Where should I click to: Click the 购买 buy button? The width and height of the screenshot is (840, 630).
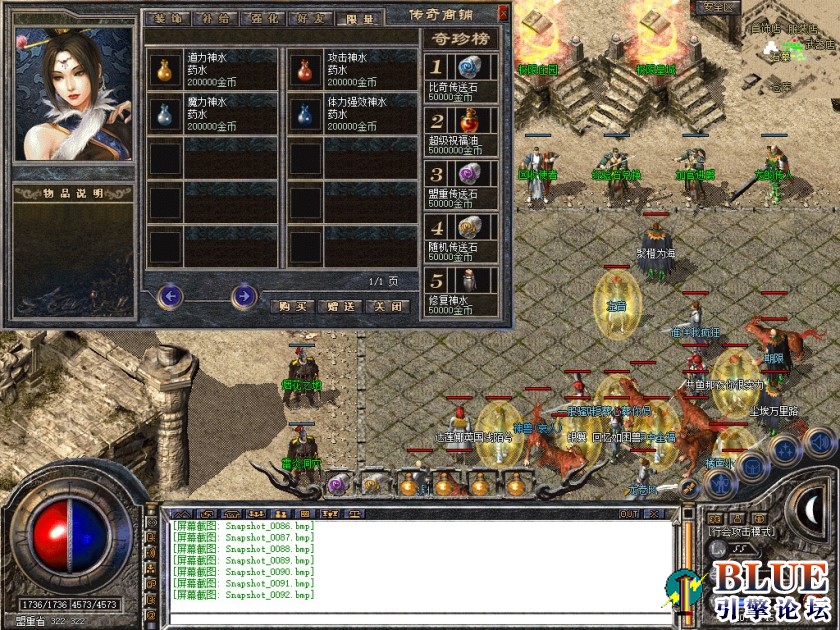[292, 306]
